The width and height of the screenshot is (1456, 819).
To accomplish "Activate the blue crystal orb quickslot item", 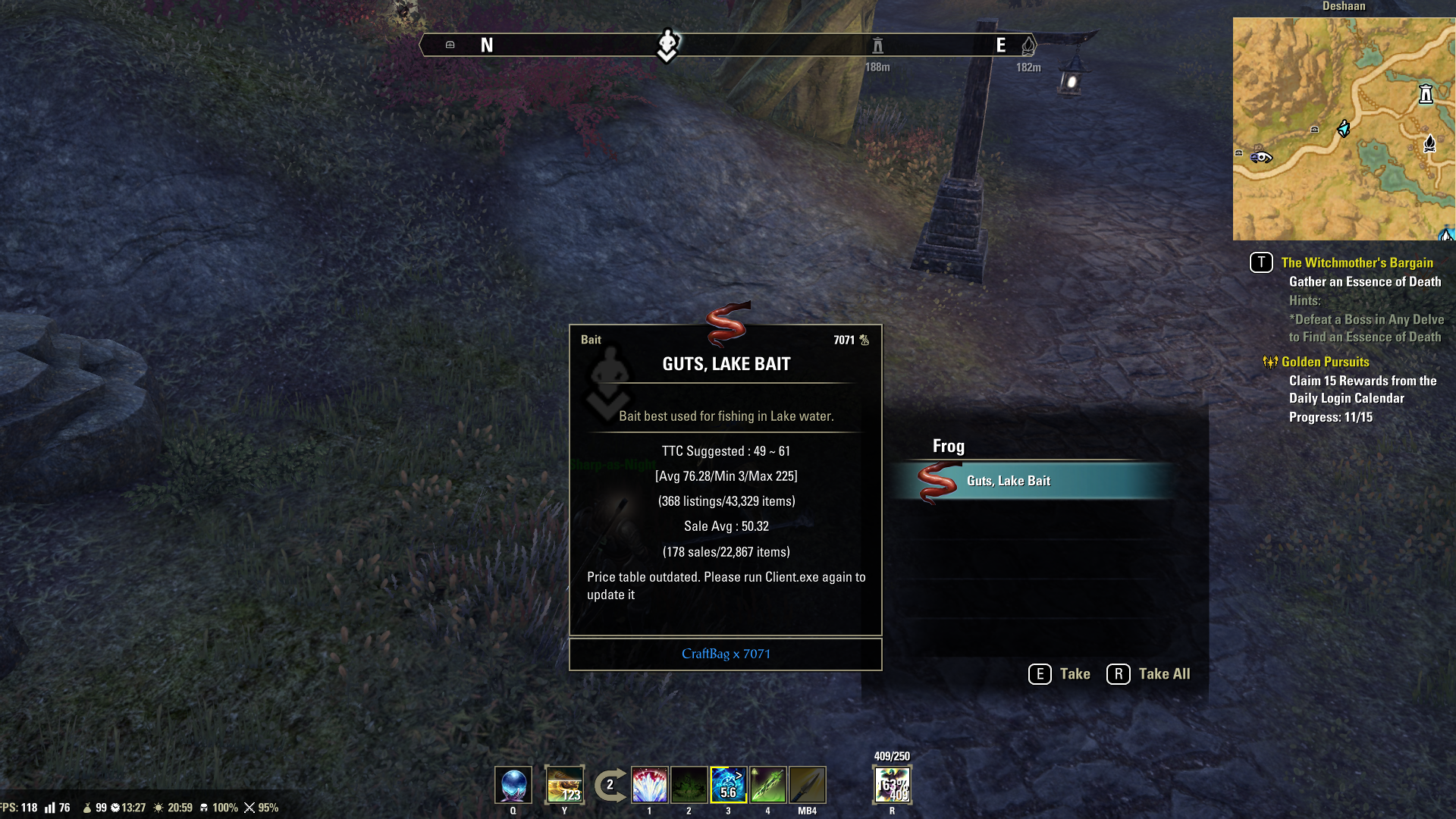I will pyautogui.click(x=513, y=785).
